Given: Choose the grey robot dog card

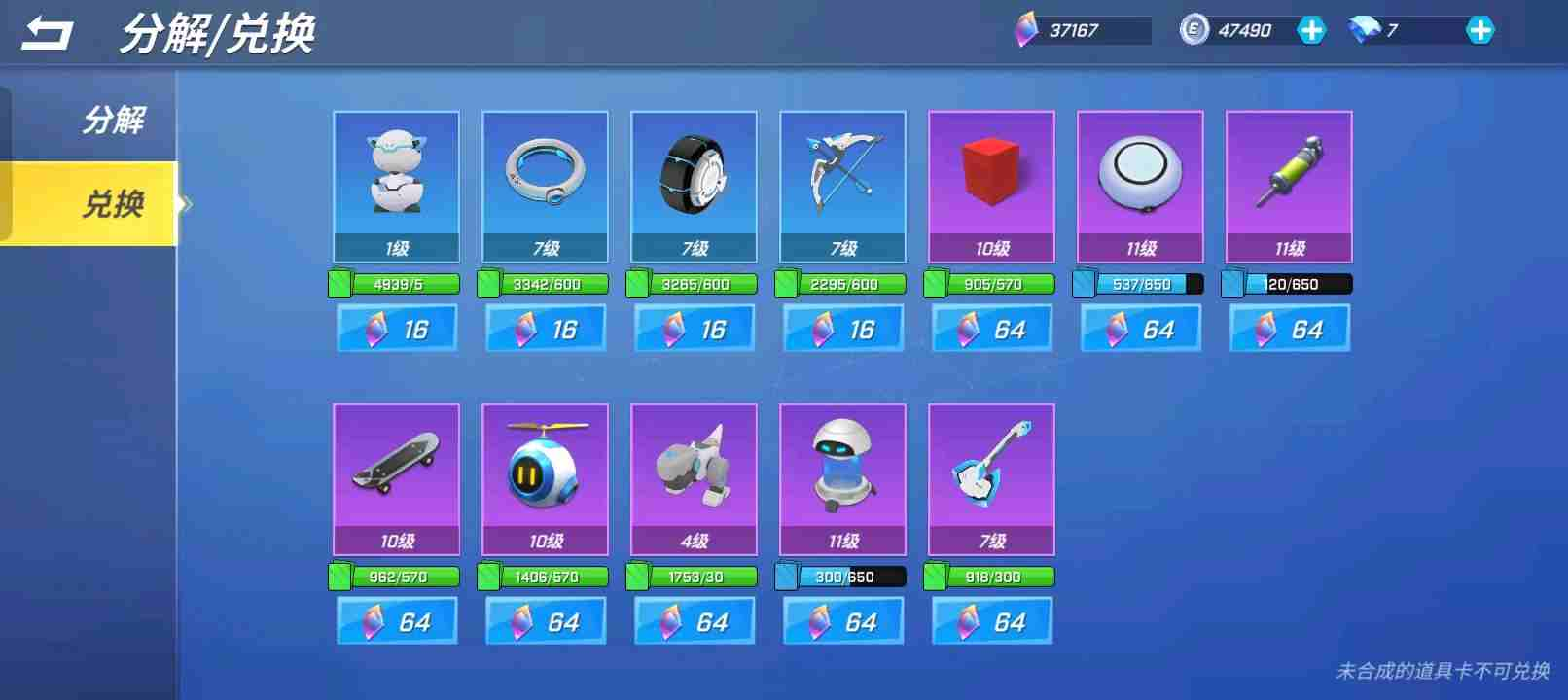Looking at the screenshot, I should pos(694,478).
